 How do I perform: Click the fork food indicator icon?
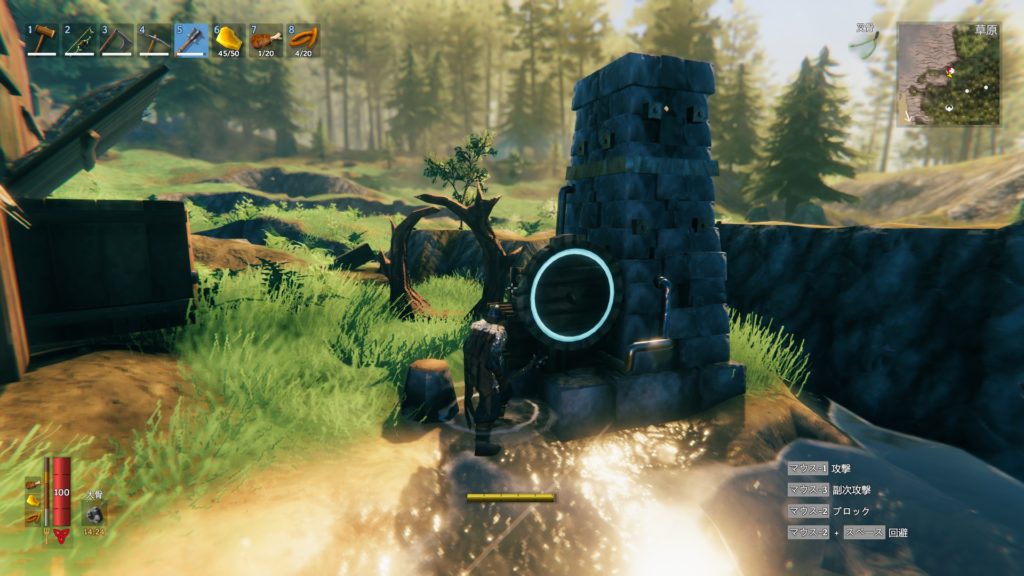(47, 536)
